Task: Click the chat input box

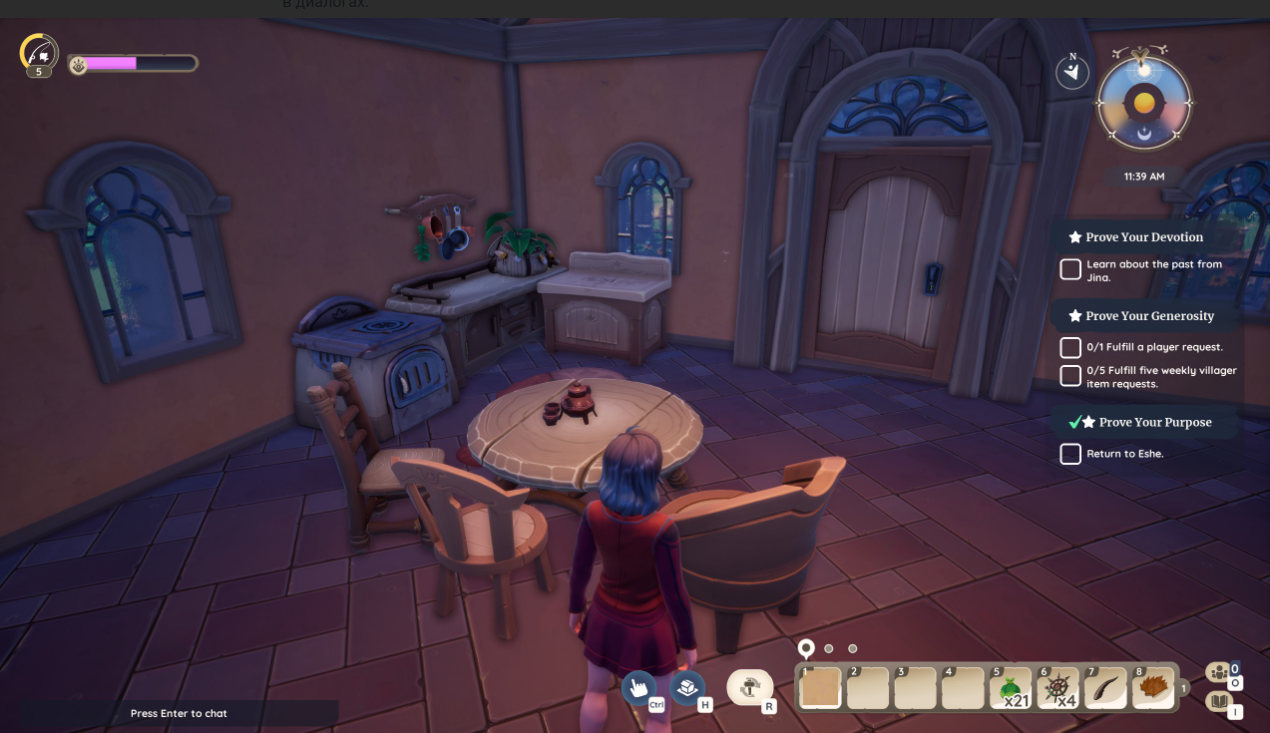Action: coord(180,713)
